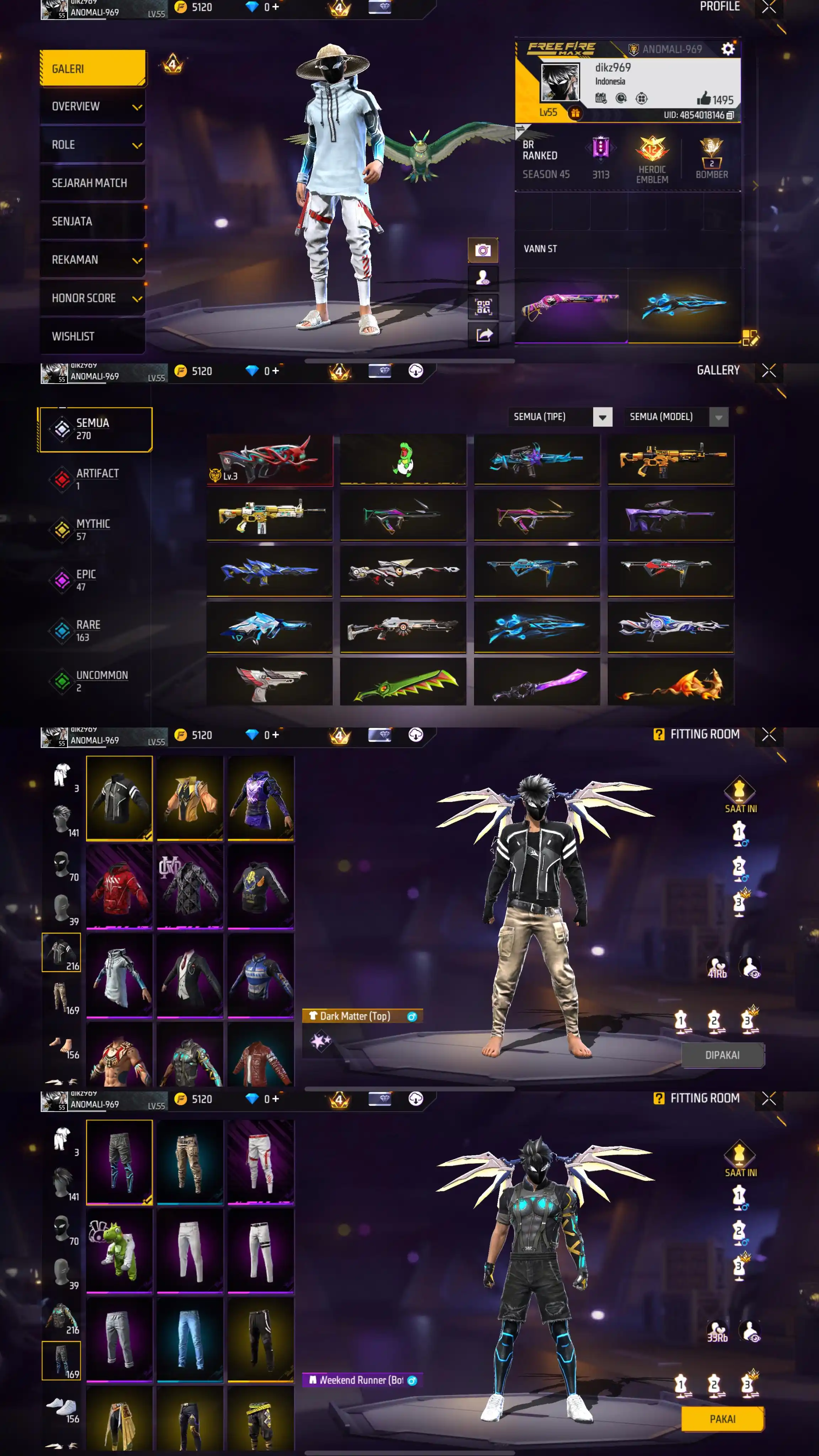Open the WISHLIST menu
Viewport: 819px width, 1456px height.
(x=93, y=336)
